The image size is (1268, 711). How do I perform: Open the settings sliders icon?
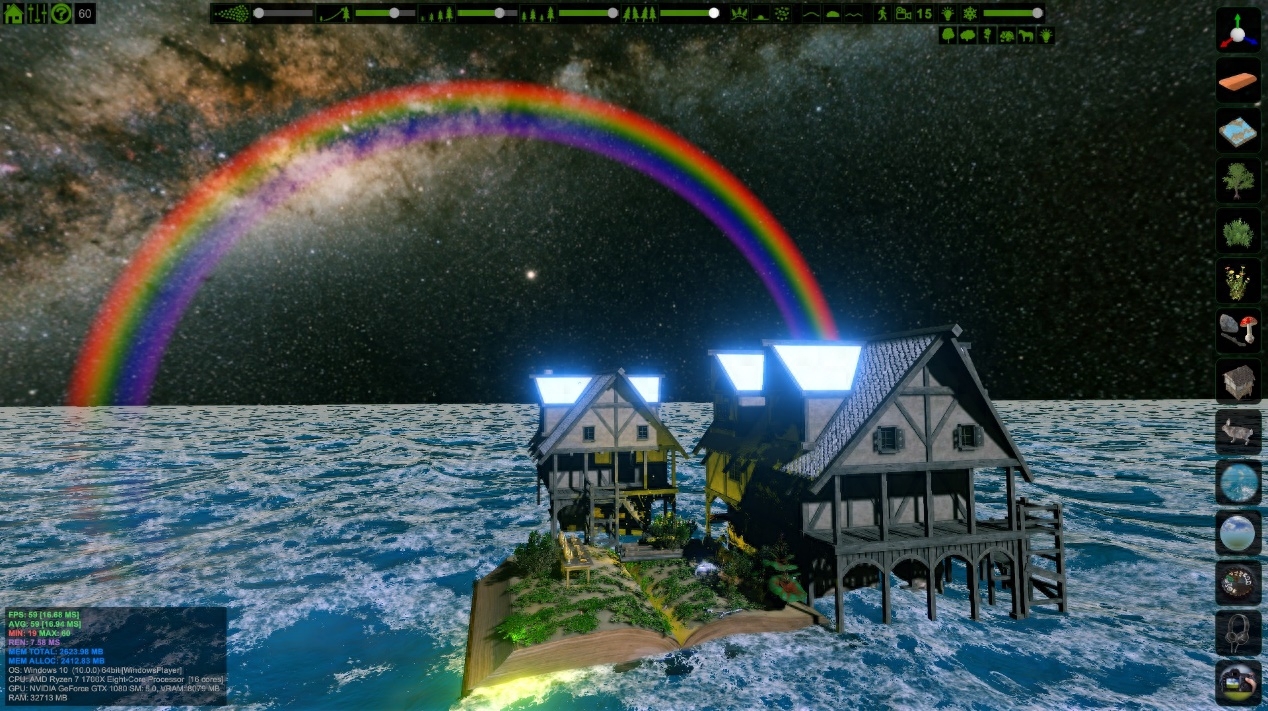click(37, 14)
